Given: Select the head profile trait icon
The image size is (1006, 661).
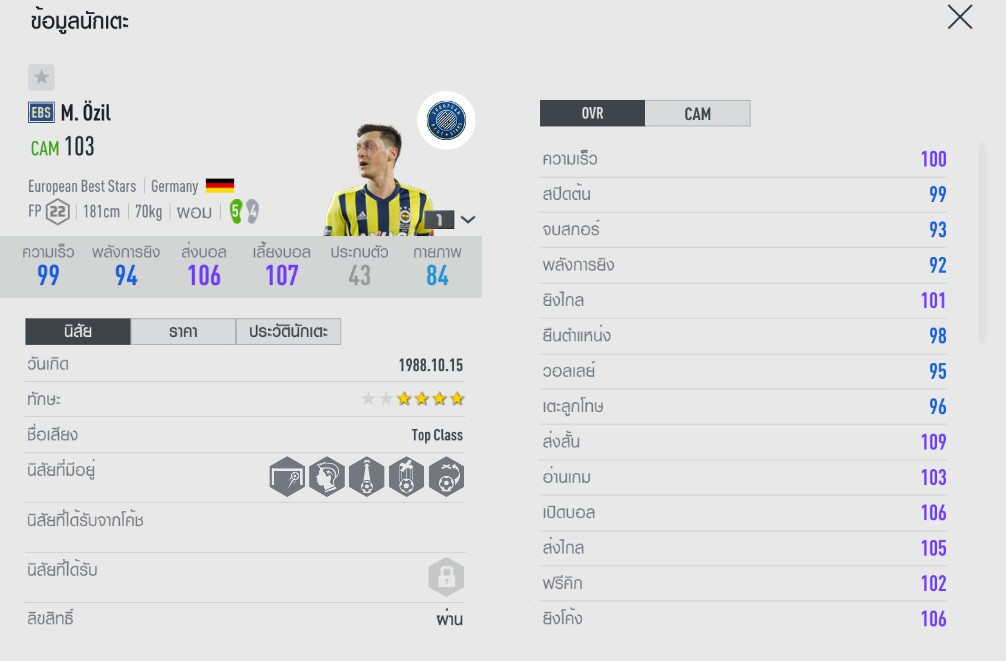Looking at the screenshot, I should coord(326,477).
